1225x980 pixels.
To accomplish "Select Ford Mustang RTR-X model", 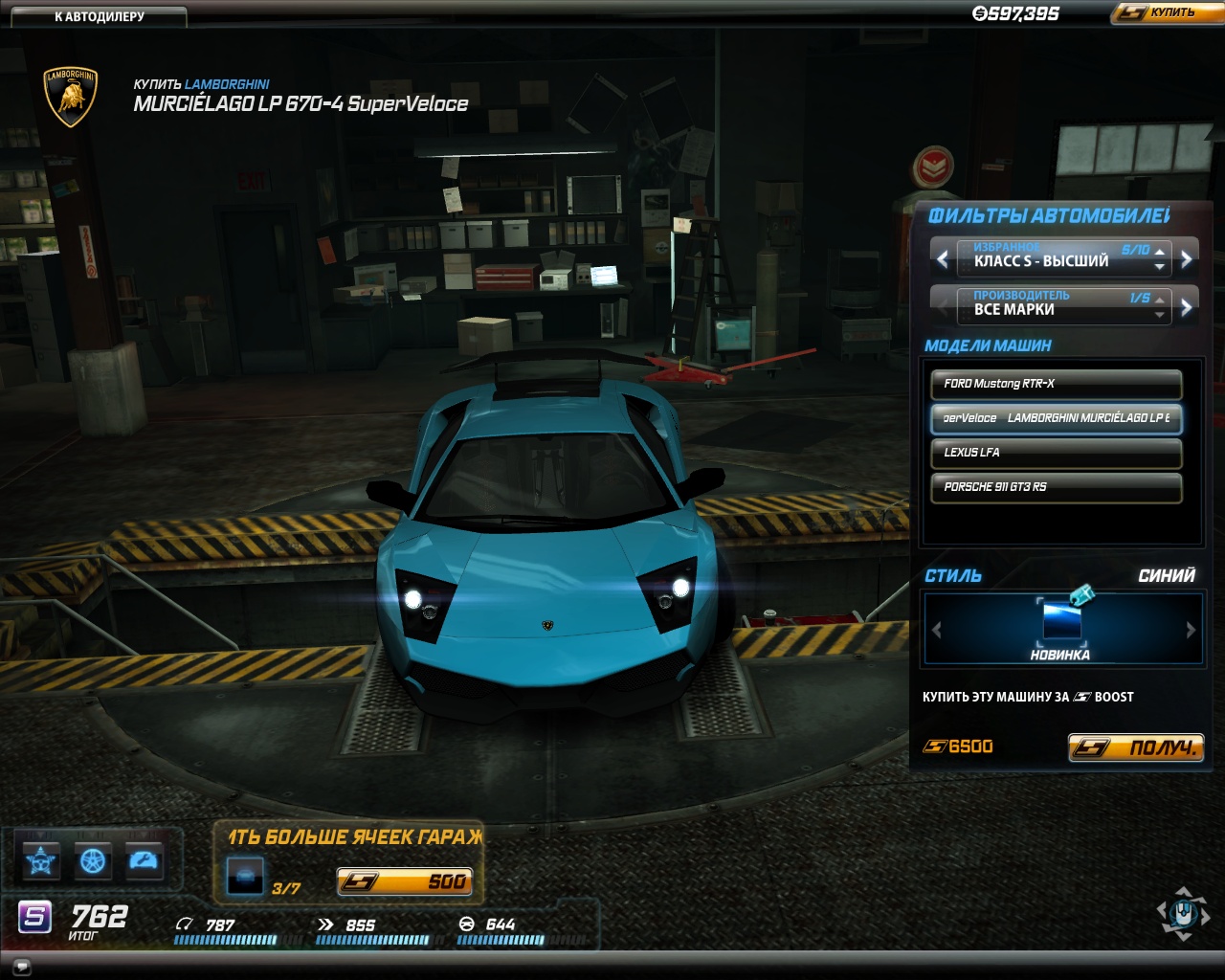I will (1056, 384).
